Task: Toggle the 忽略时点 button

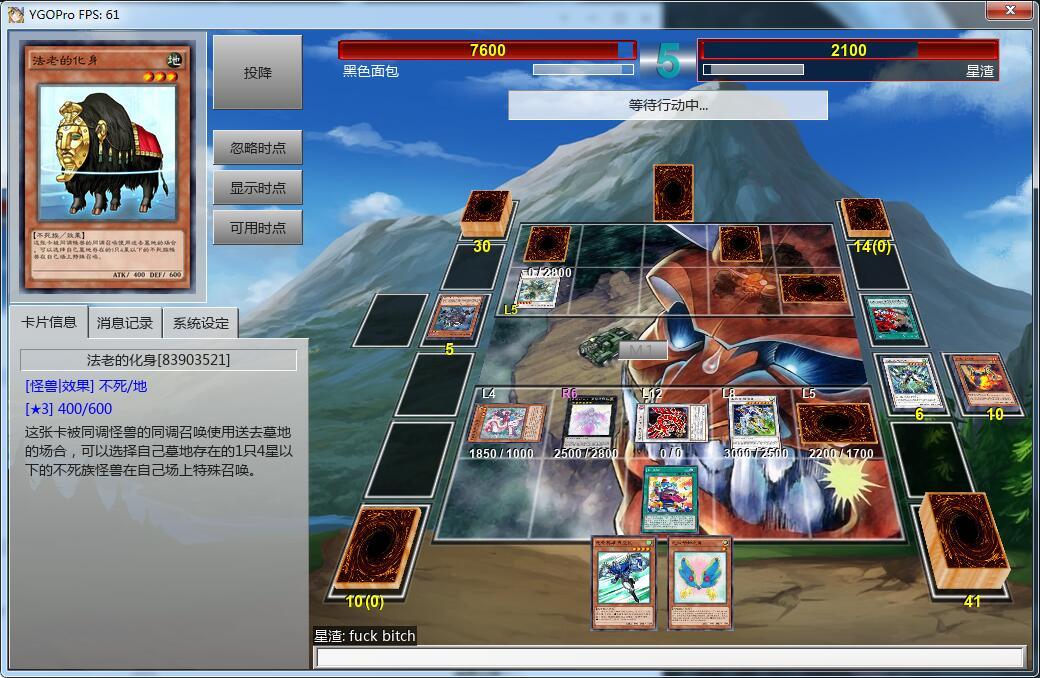Action: click(x=257, y=148)
